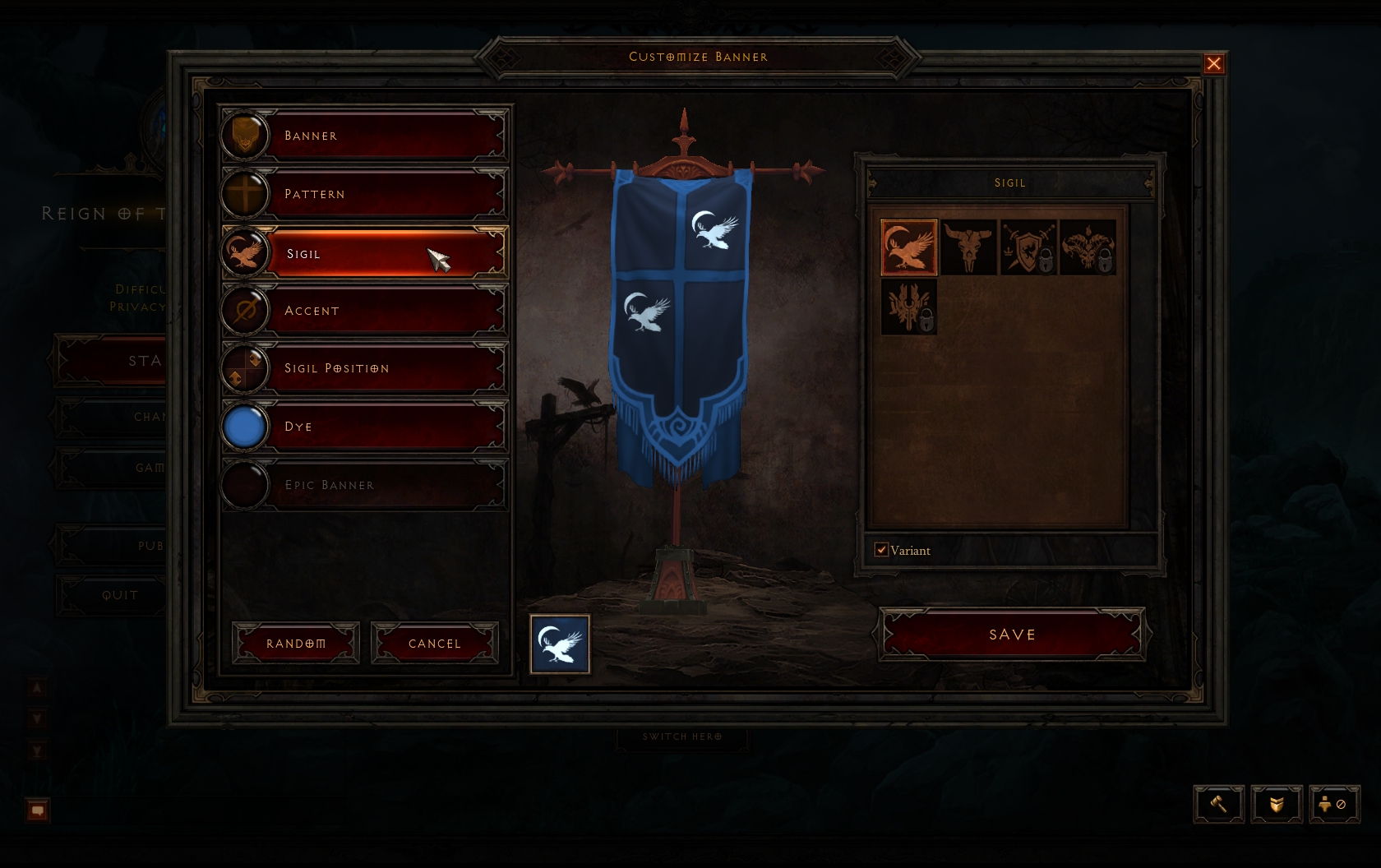Cancel banner customization
1381x868 pixels.
click(x=435, y=643)
